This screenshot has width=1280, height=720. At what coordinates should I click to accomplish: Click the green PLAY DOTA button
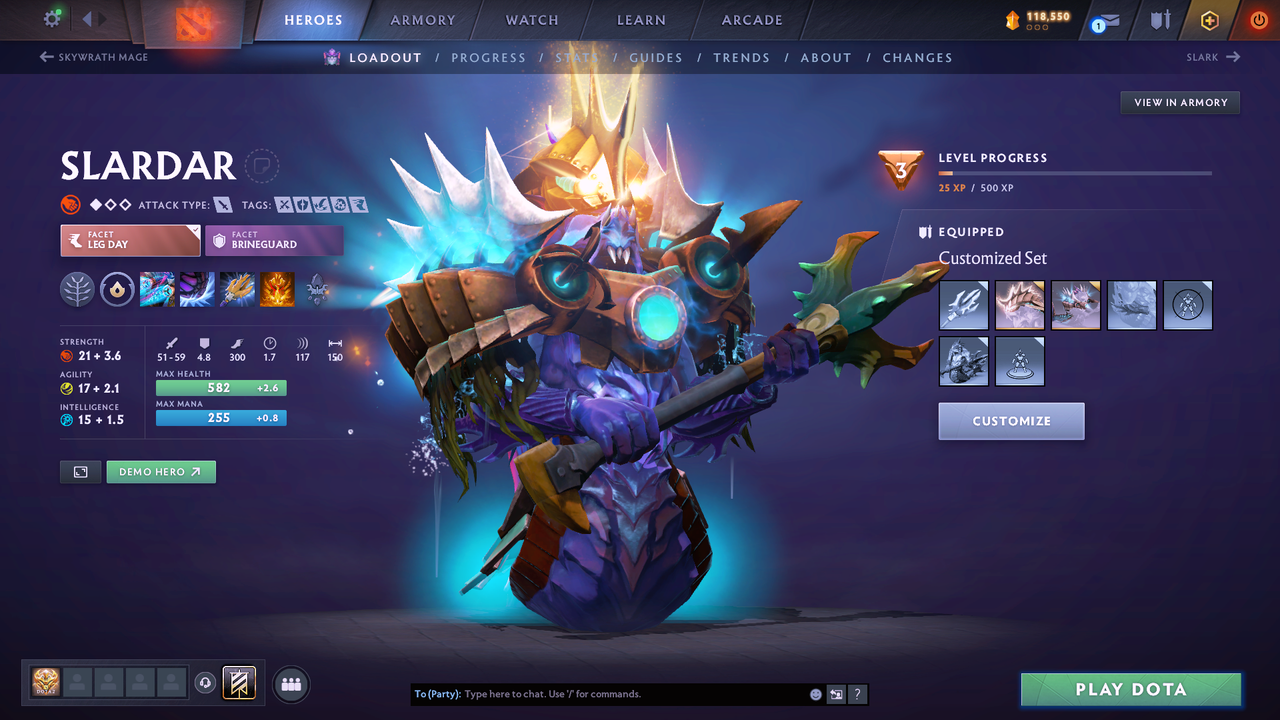(x=1130, y=689)
